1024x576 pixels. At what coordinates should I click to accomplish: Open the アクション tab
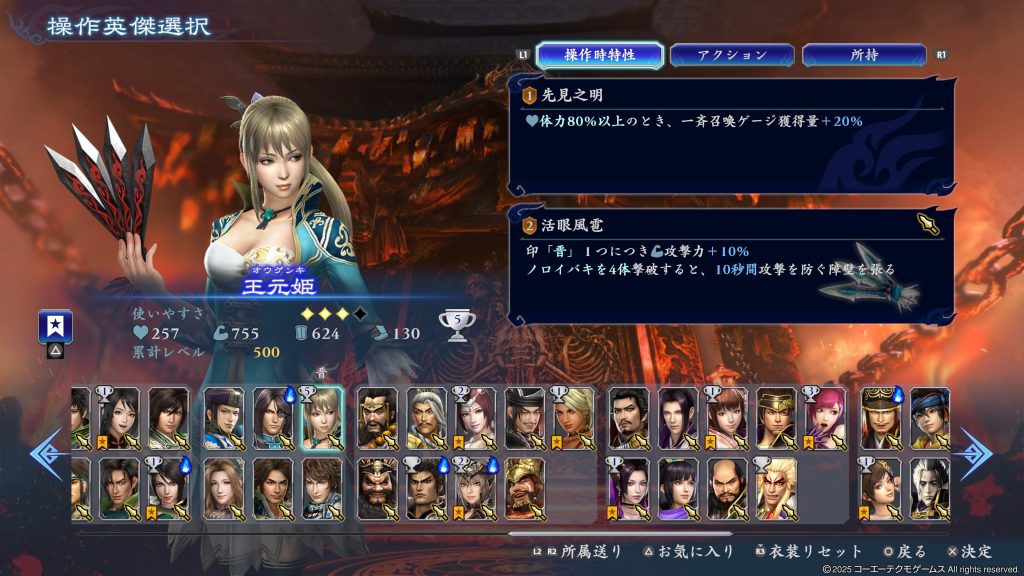732,55
